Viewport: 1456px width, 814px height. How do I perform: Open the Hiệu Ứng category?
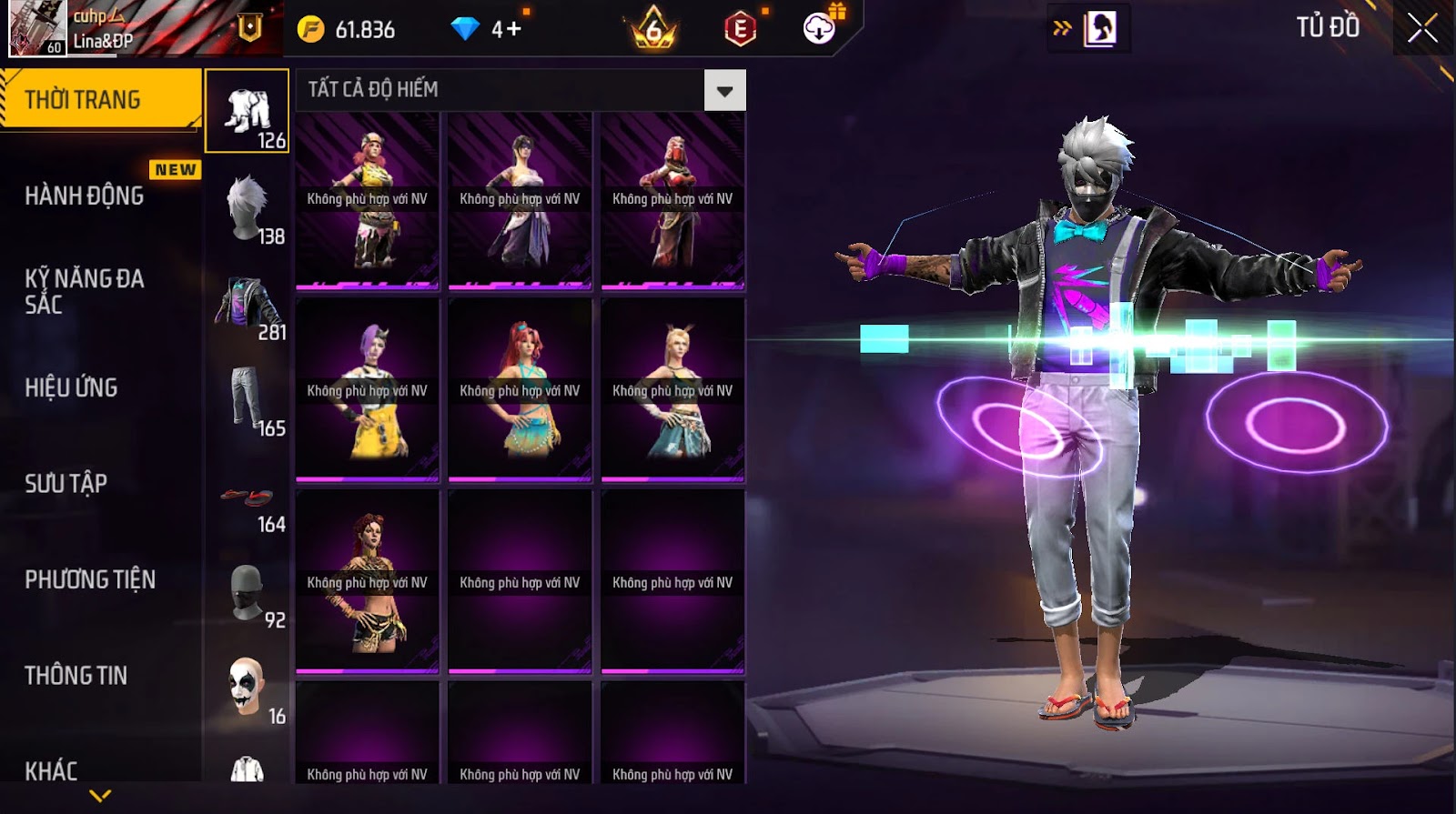pyautogui.click(x=71, y=387)
